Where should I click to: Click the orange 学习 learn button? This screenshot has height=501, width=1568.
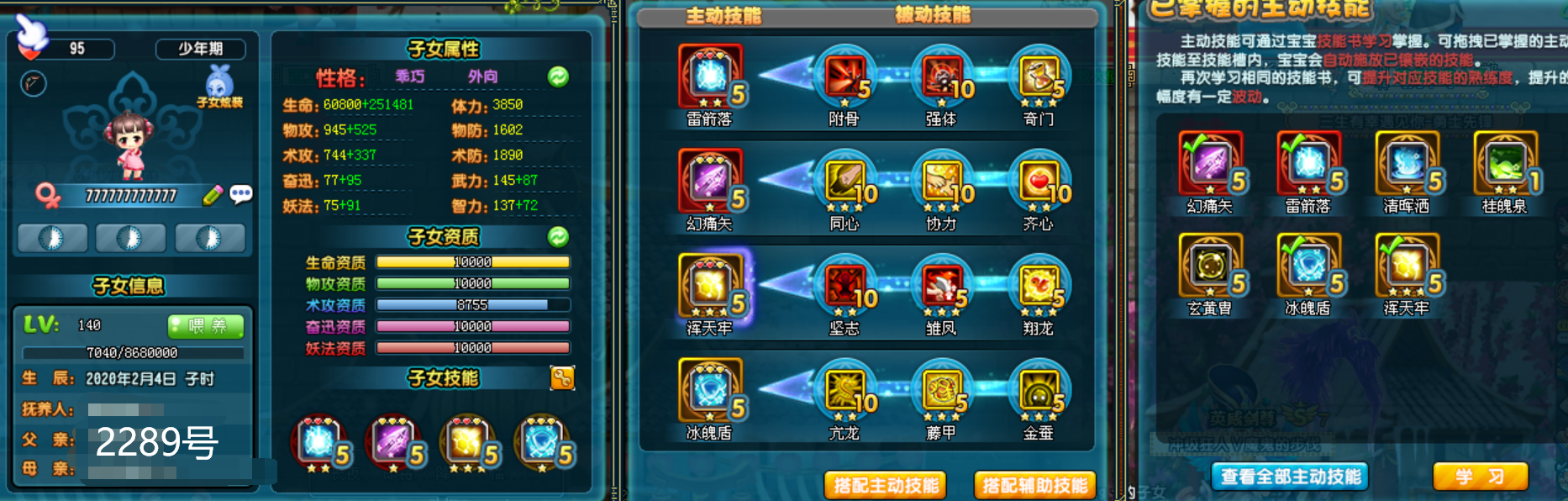(x=1480, y=477)
